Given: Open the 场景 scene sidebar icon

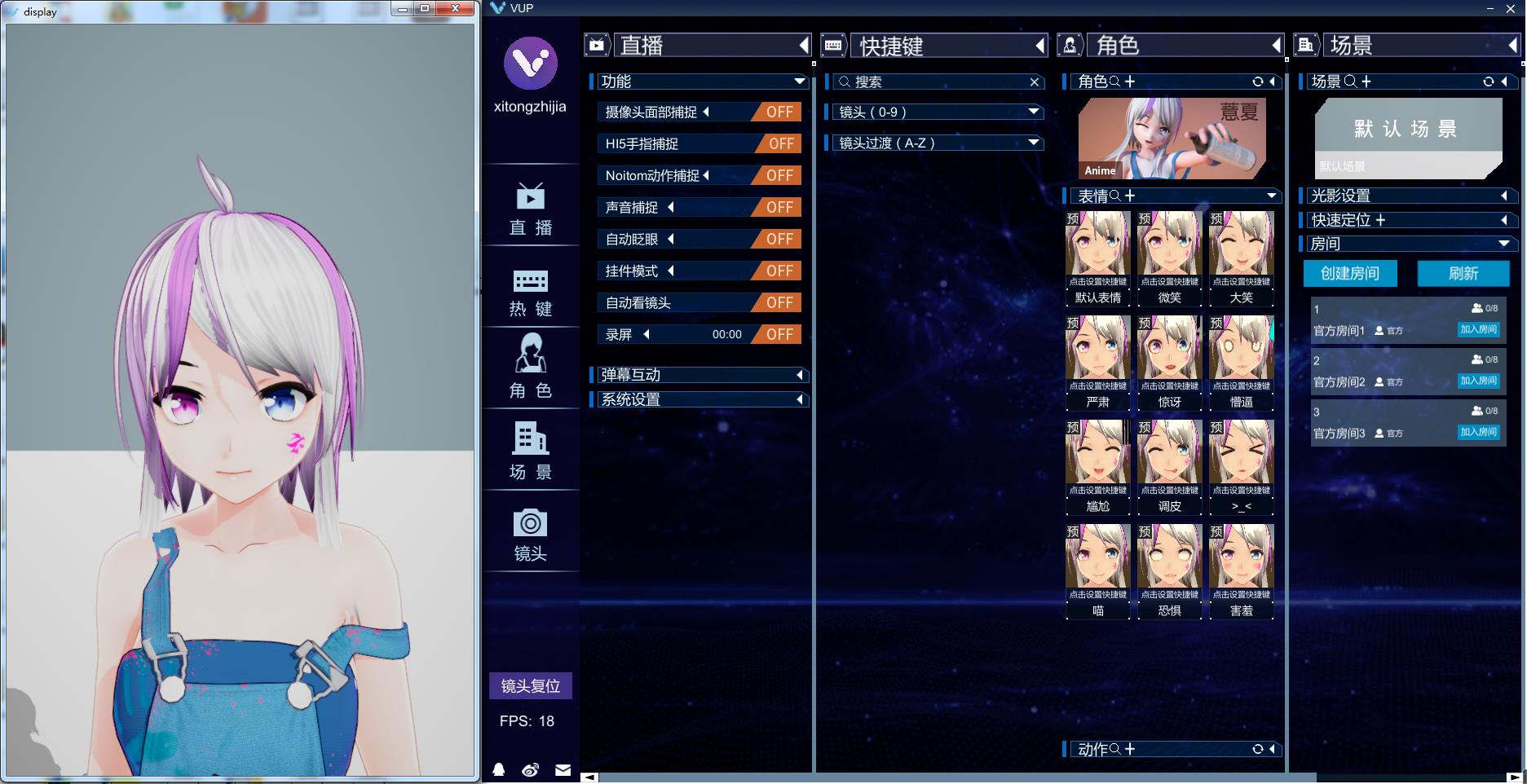Looking at the screenshot, I should coord(531,450).
